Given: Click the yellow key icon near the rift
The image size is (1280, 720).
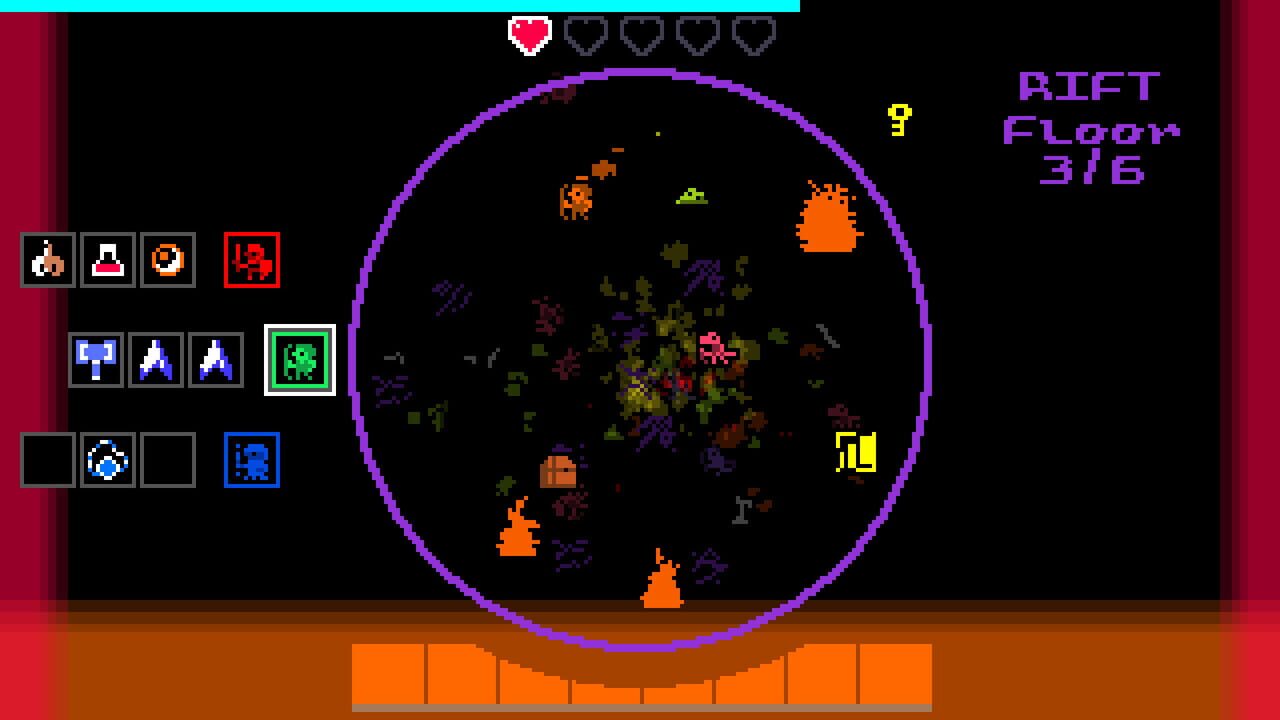Looking at the screenshot, I should point(897,120).
